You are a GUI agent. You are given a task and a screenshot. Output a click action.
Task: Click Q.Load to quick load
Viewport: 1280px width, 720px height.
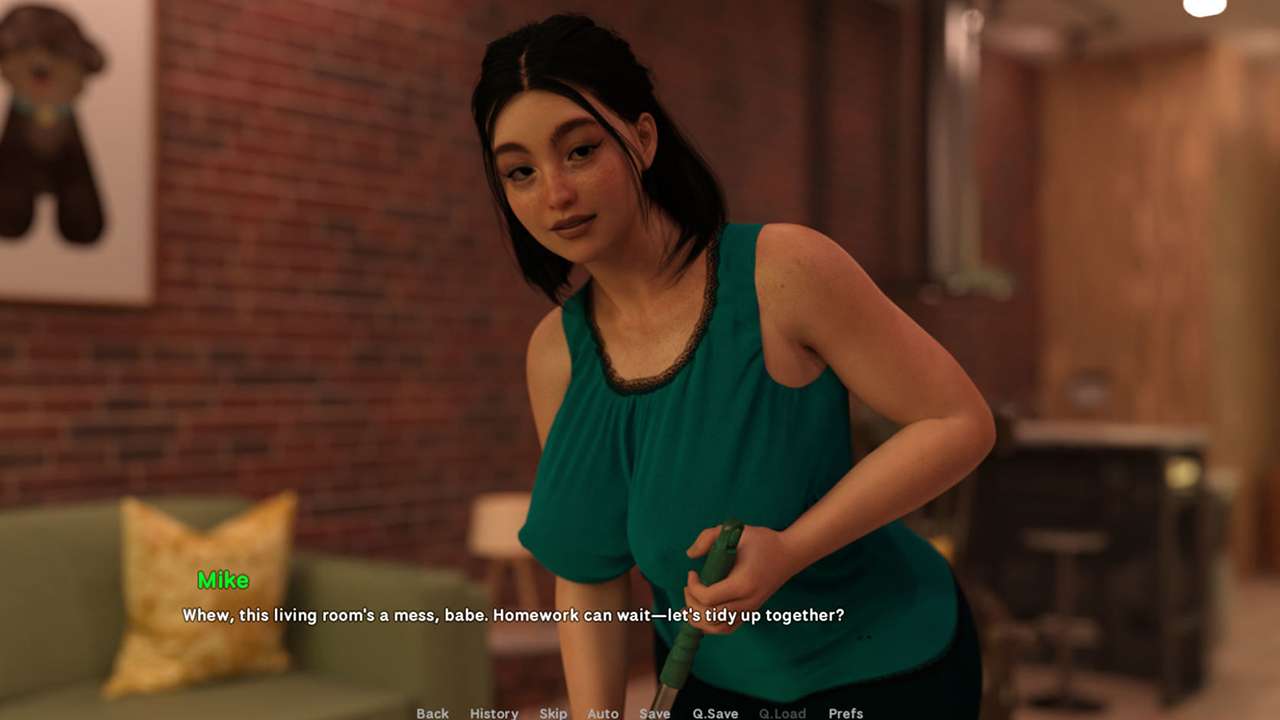(x=782, y=713)
